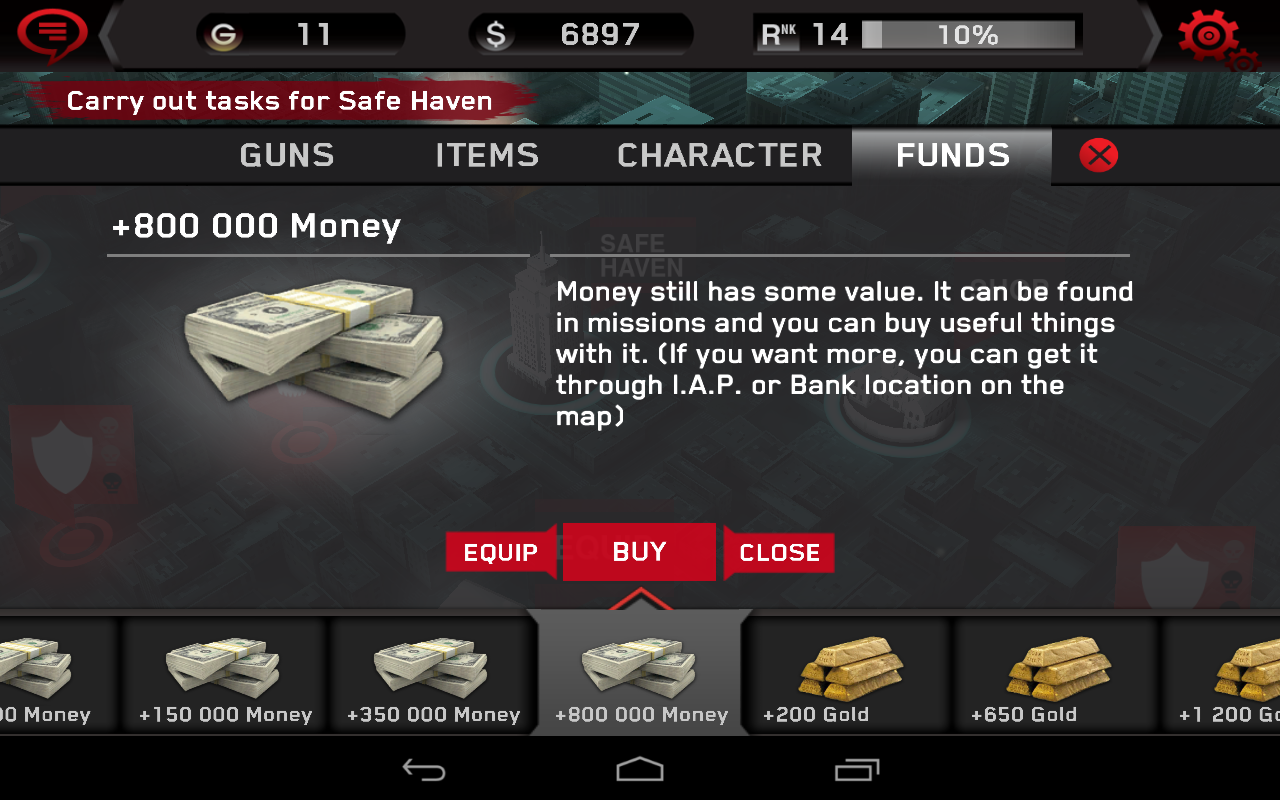Click the CLOSE button with arrow
This screenshot has height=800, width=1280.
coord(780,552)
